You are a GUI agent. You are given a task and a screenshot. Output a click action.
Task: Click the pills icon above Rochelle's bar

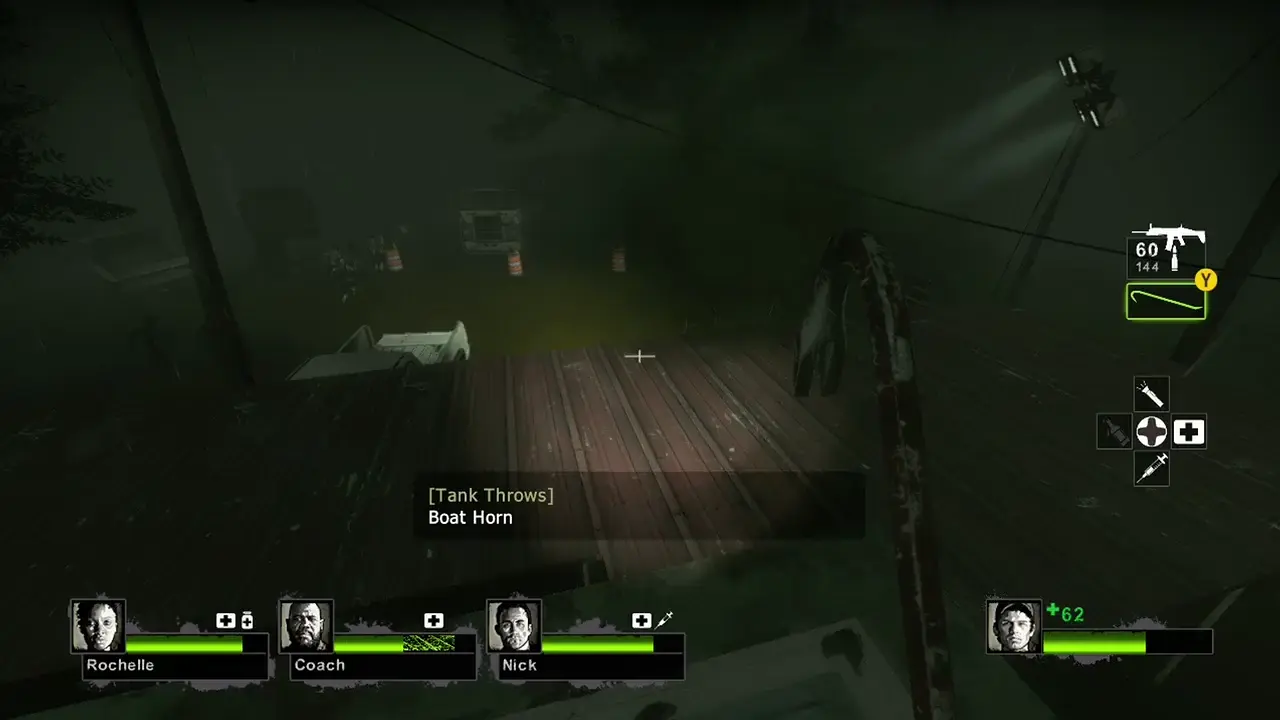(x=247, y=620)
